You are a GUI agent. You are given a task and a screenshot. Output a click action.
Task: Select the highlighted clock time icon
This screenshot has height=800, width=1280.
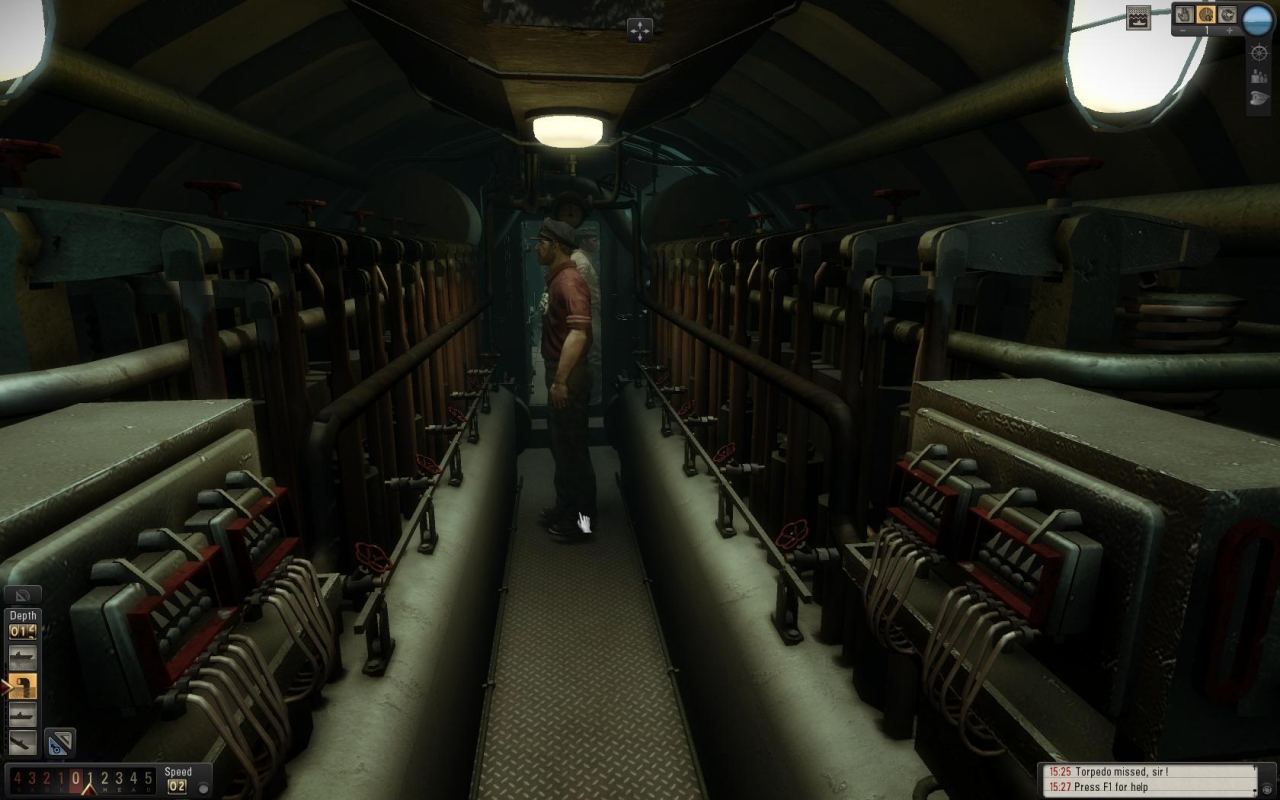(1206, 15)
